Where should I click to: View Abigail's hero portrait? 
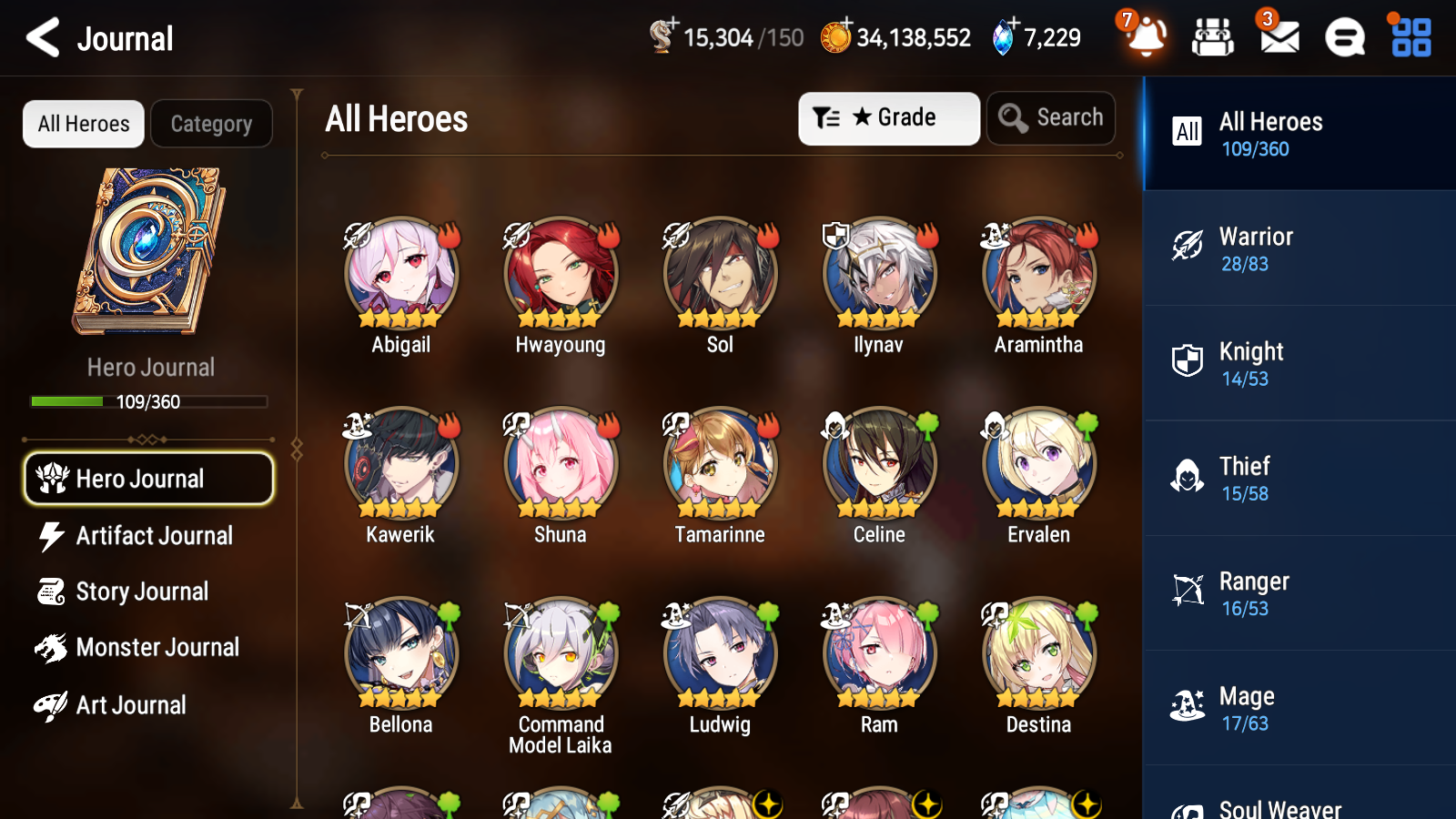click(400, 273)
